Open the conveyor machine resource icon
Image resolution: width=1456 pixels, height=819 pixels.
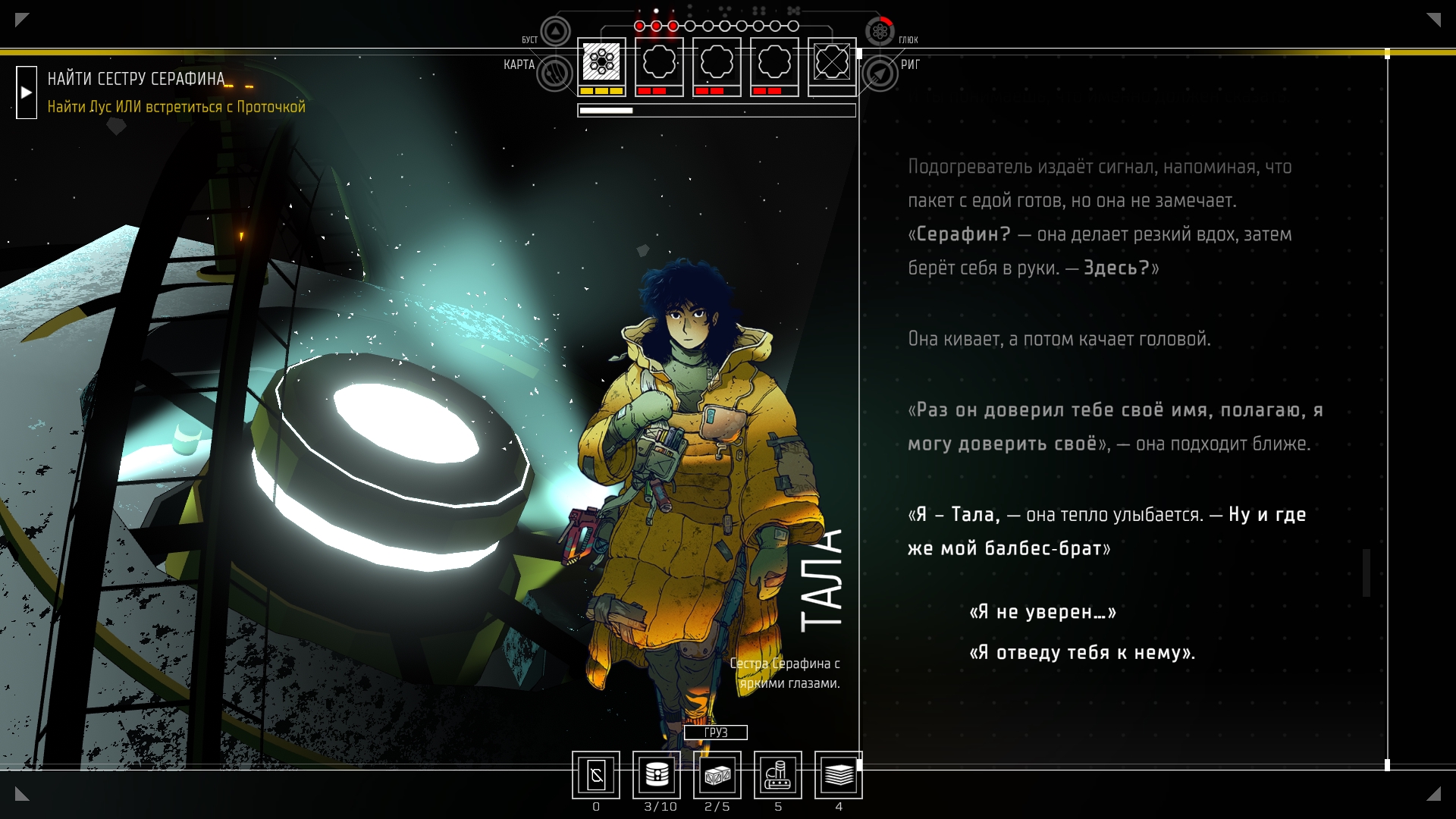tap(778, 775)
